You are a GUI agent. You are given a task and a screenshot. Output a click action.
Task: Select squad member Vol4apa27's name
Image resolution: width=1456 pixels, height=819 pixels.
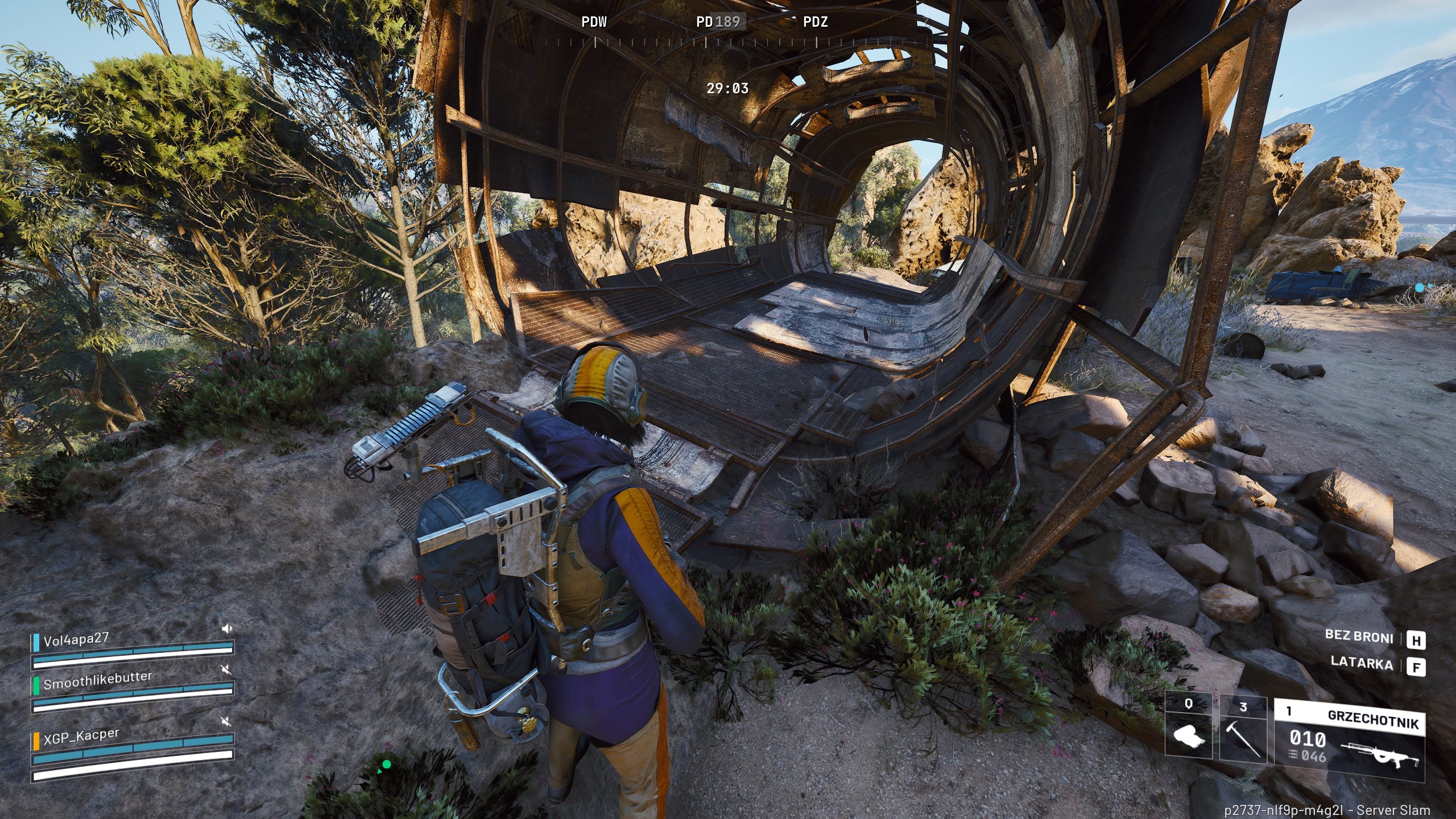click(76, 639)
